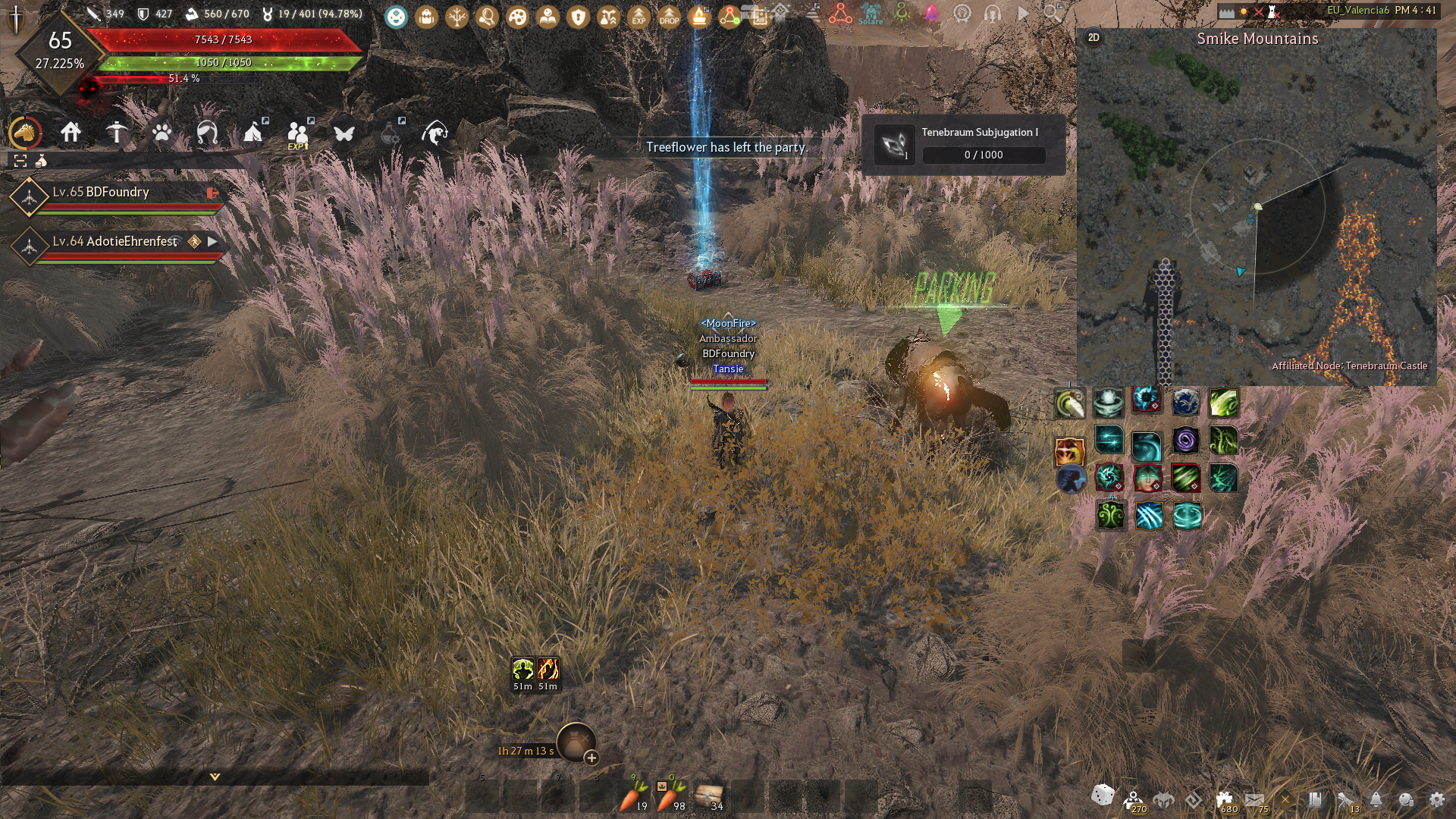Open the gift box rewards icon
The height and width of the screenshot is (819, 1456).
tap(1224, 799)
